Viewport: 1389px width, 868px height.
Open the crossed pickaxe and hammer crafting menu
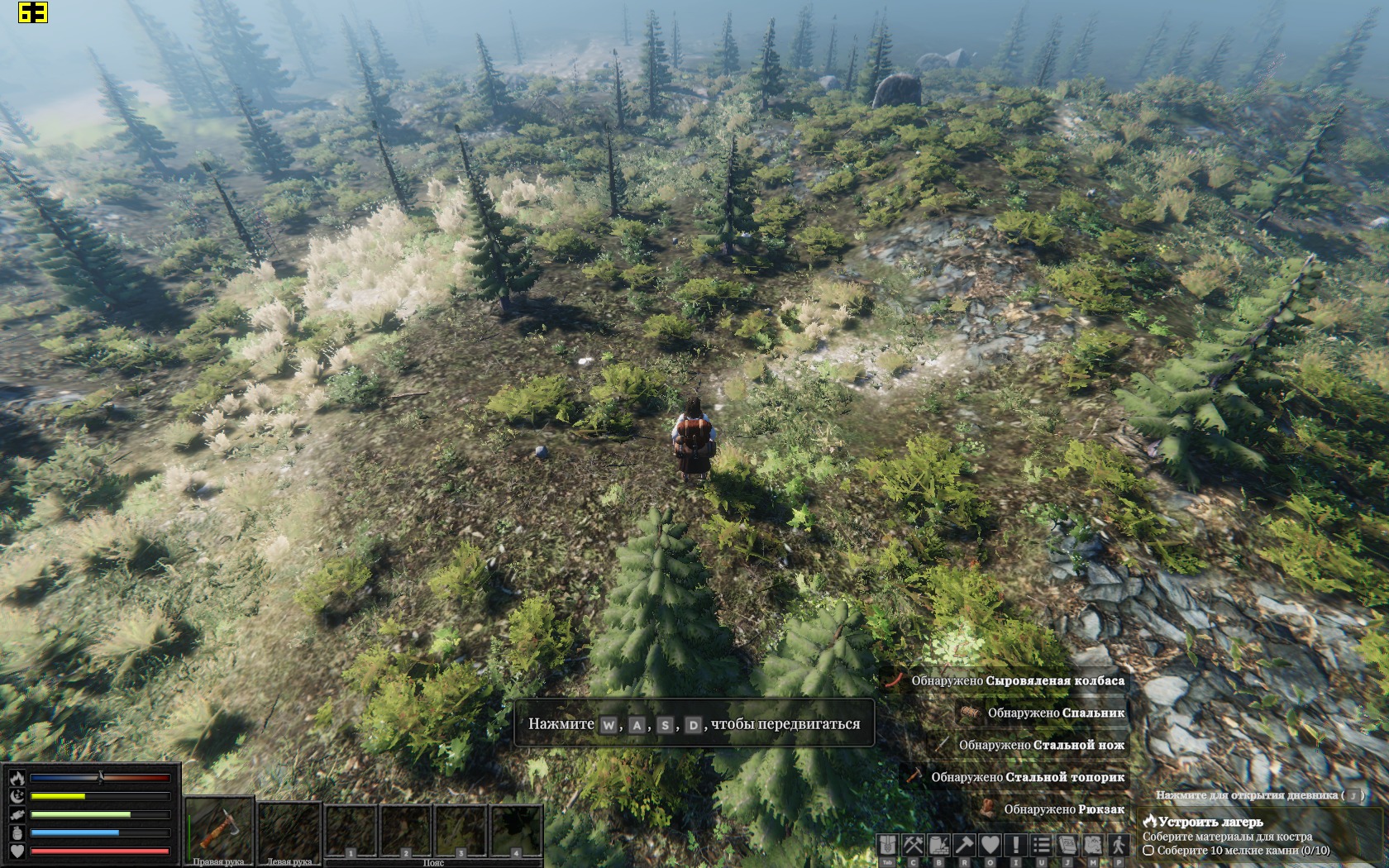coord(913,845)
